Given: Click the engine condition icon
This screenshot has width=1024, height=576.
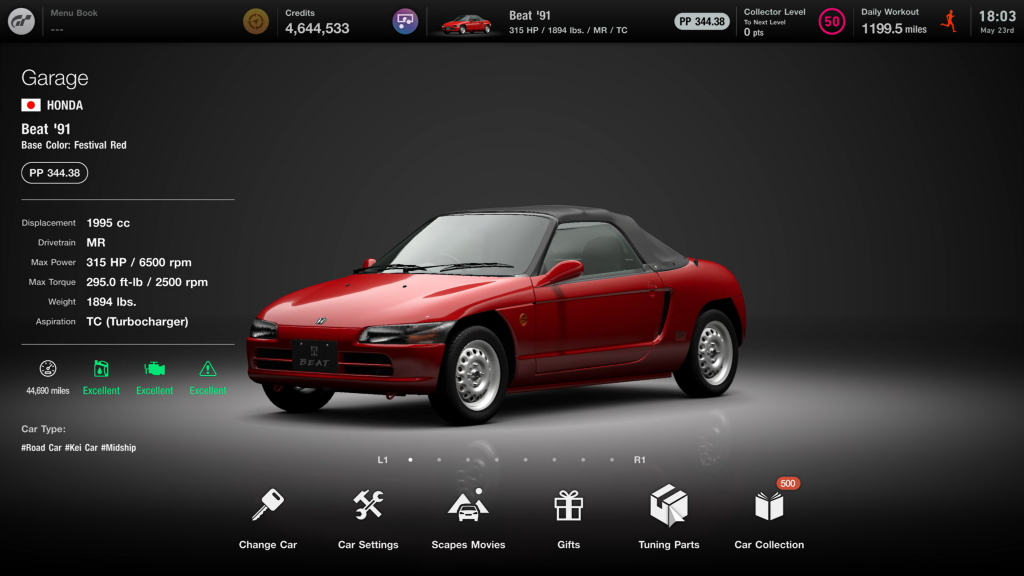Looking at the screenshot, I should (154, 369).
